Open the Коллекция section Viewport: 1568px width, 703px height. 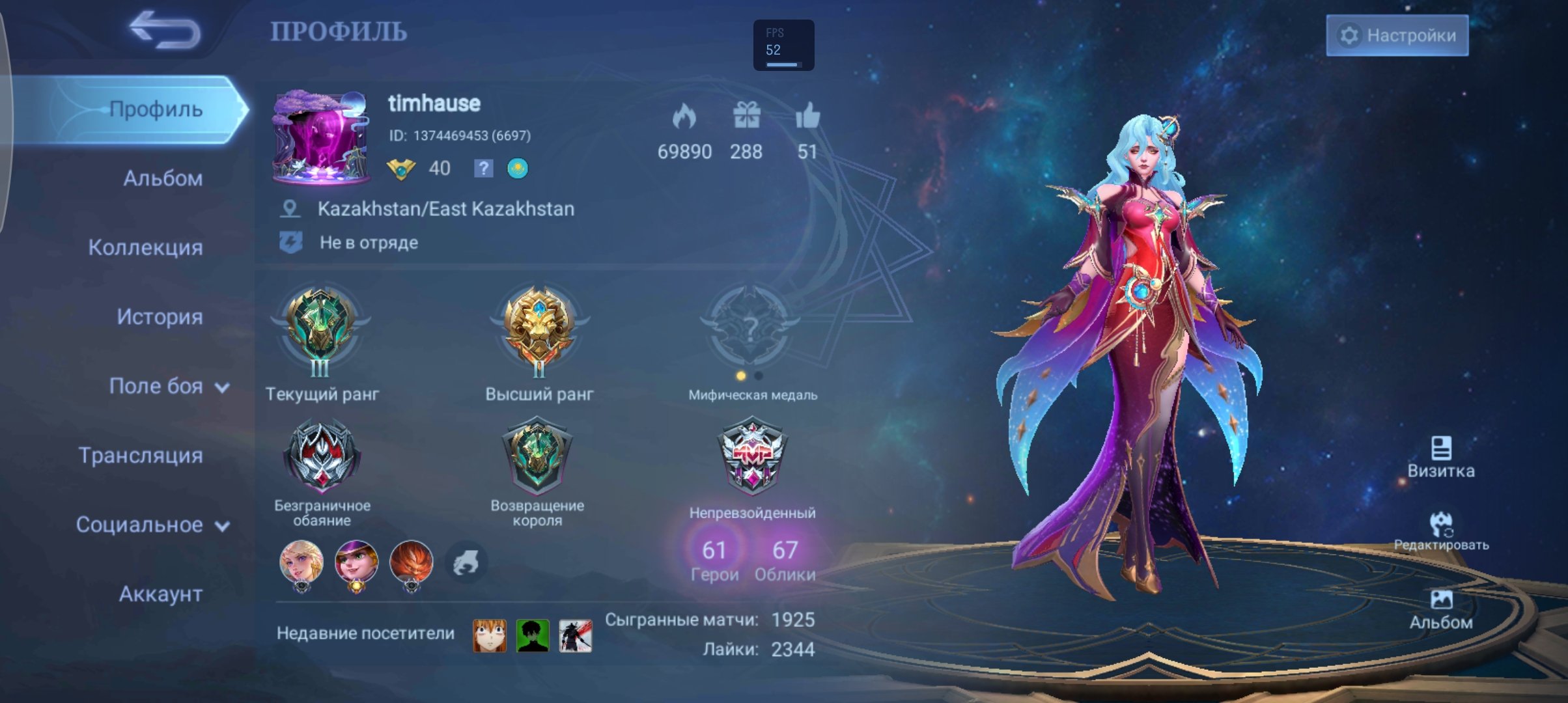(145, 247)
